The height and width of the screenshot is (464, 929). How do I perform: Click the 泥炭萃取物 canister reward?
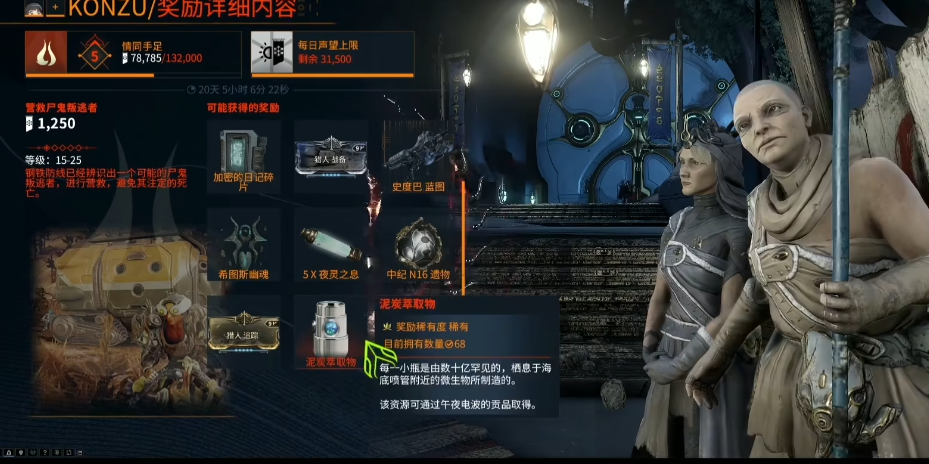click(x=331, y=328)
